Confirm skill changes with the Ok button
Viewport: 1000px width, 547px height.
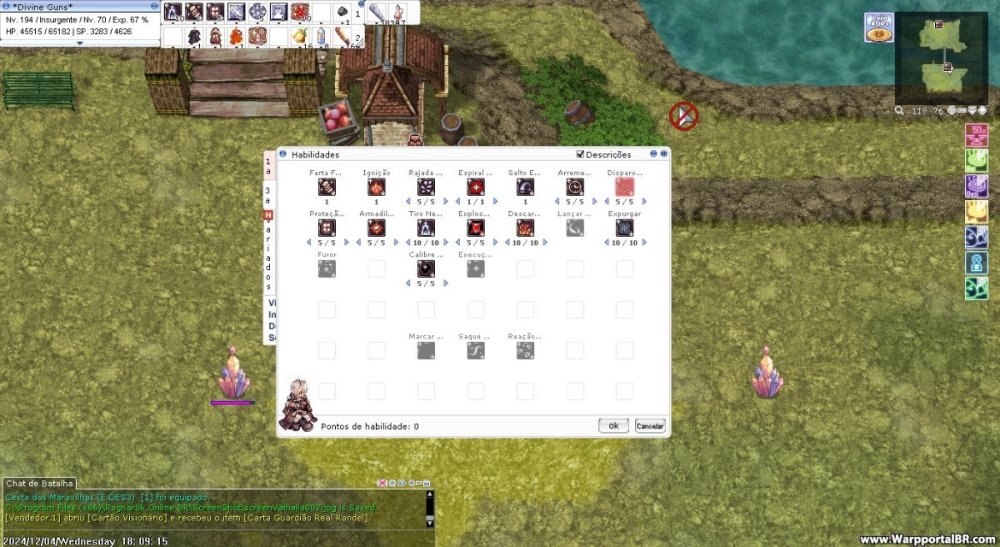(x=613, y=426)
